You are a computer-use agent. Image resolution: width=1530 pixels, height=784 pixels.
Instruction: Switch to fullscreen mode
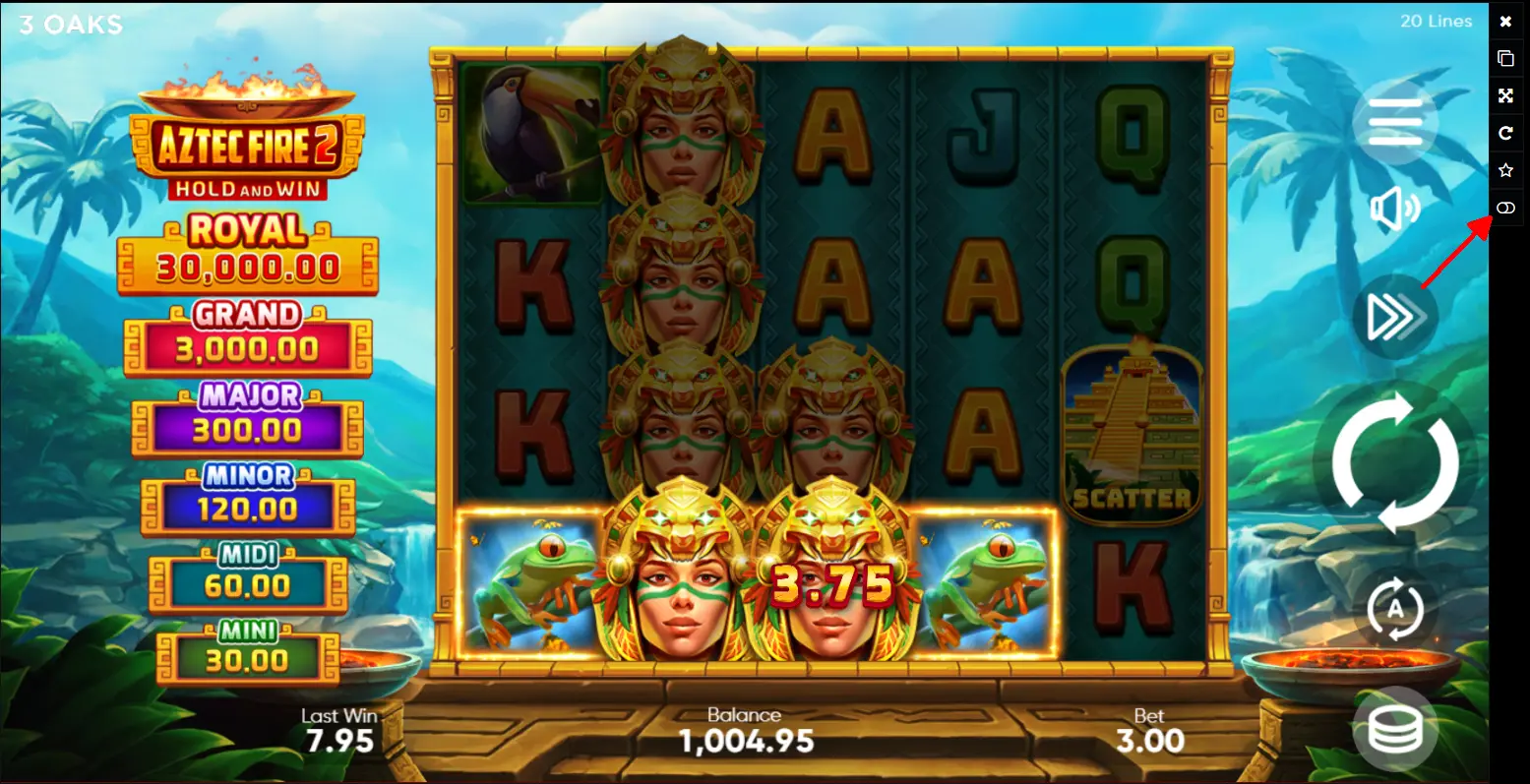point(1505,96)
